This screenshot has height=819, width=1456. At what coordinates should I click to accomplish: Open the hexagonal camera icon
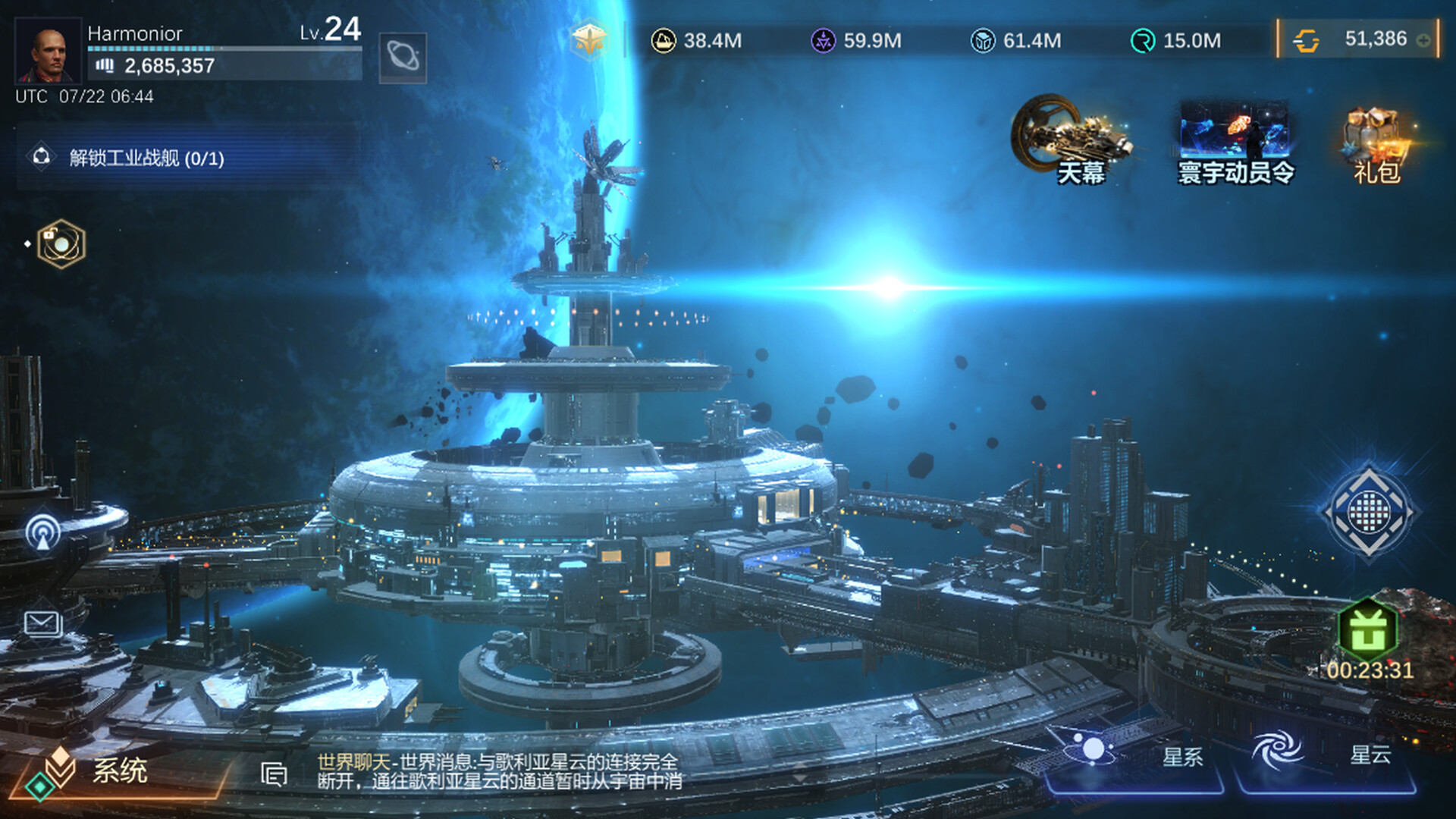(x=61, y=244)
